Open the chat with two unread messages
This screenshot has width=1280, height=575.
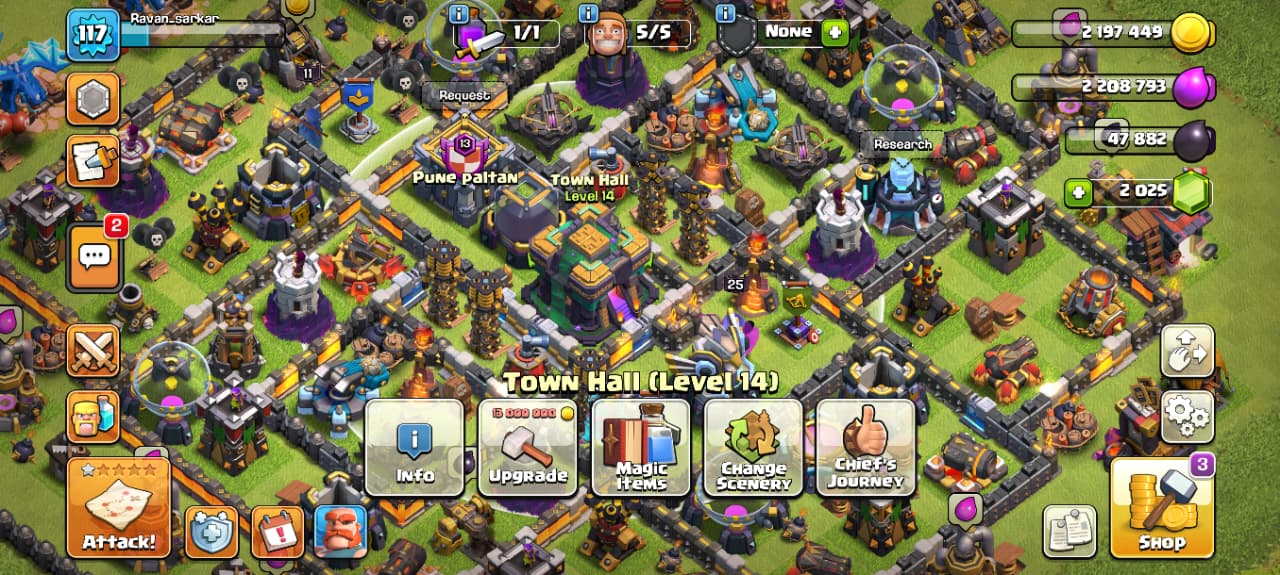94,257
